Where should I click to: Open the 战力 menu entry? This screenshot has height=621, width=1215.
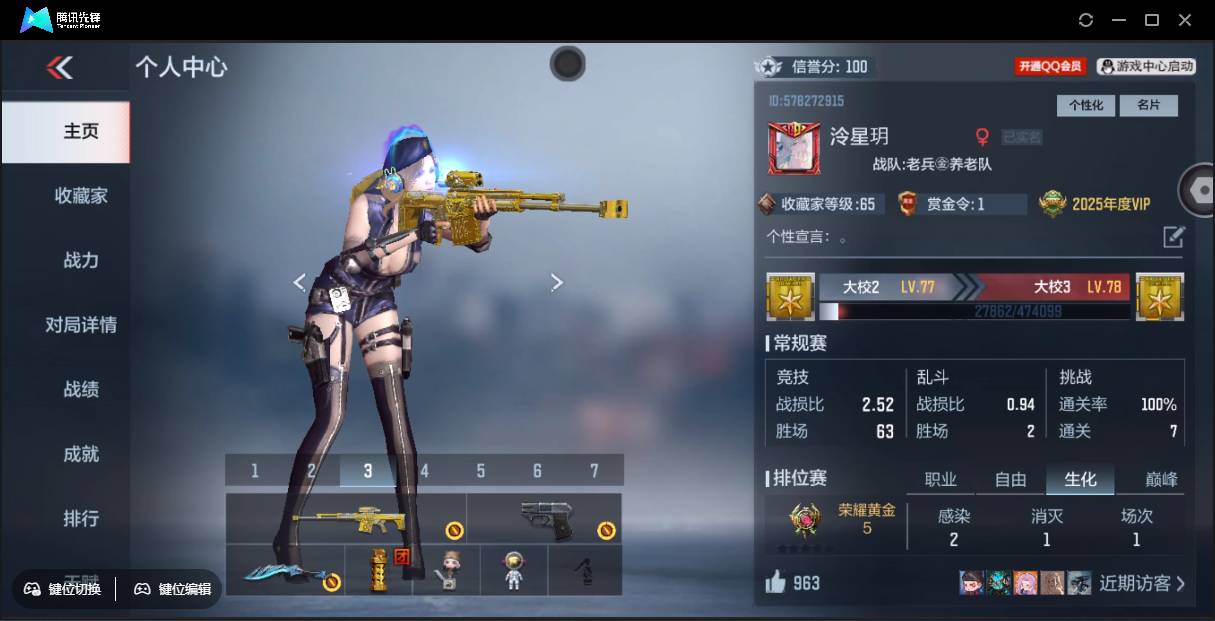click(x=81, y=260)
